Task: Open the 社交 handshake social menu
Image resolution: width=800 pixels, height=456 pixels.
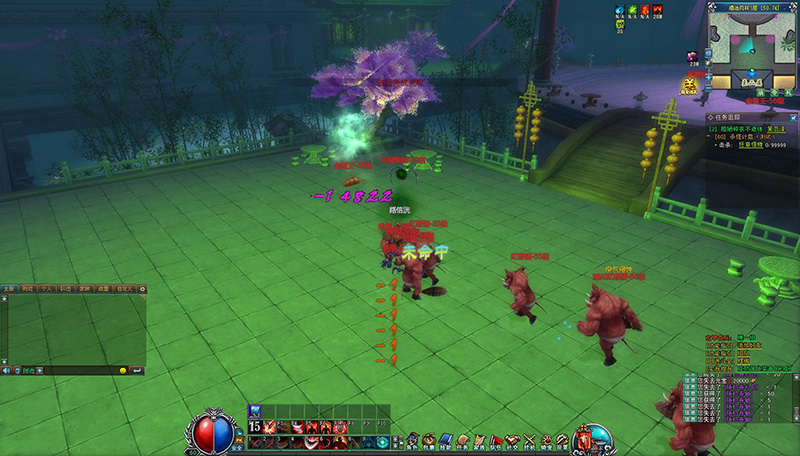Action: pos(512,439)
